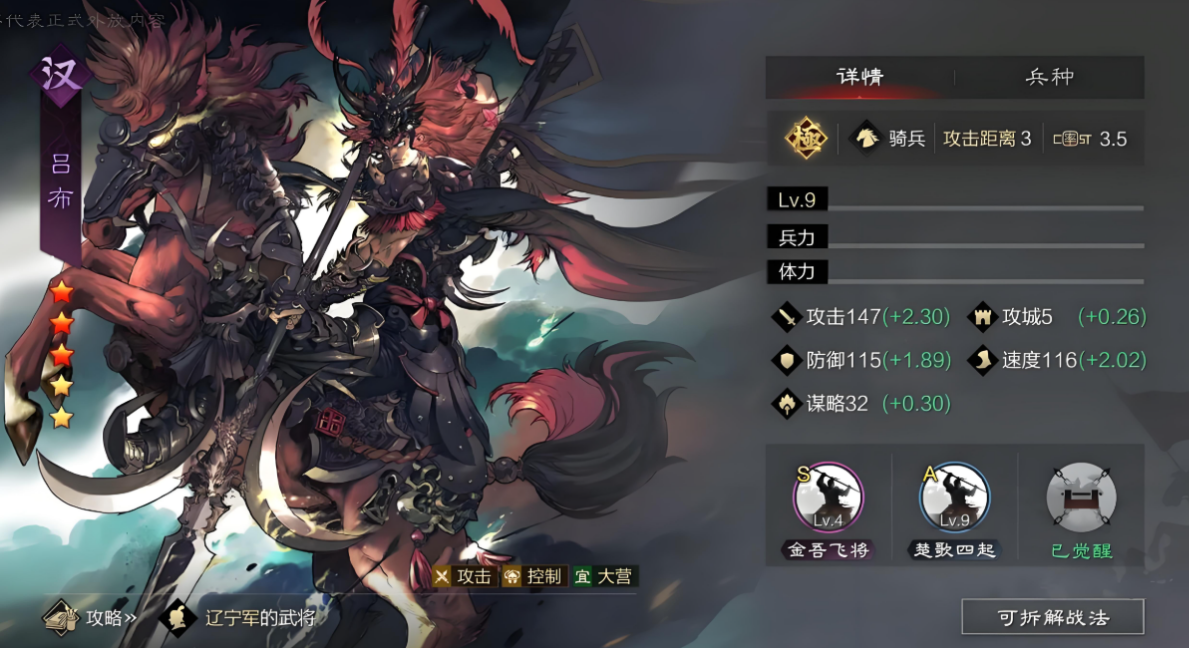This screenshot has width=1189, height=648.
Task: Click the 可拆解战法 button
Action: point(1052,617)
